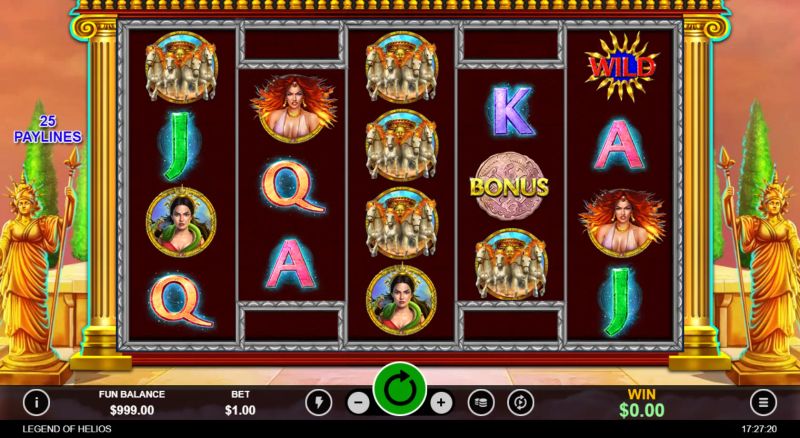Decrease the bet with the minus button
The image size is (800, 438).
(359, 402)
